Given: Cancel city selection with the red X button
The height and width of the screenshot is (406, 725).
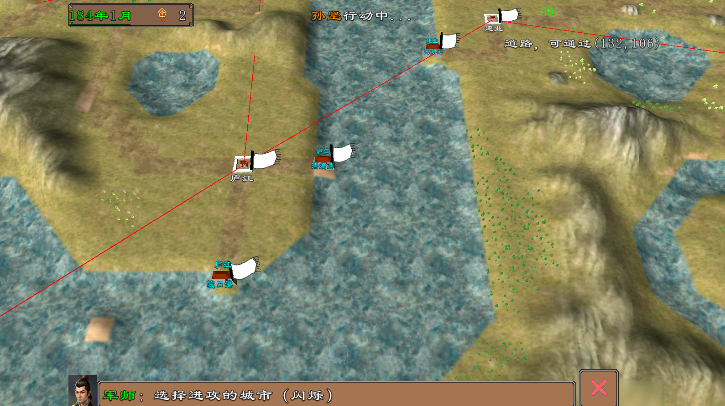Looking at the screenshot, I should [599, 388].
